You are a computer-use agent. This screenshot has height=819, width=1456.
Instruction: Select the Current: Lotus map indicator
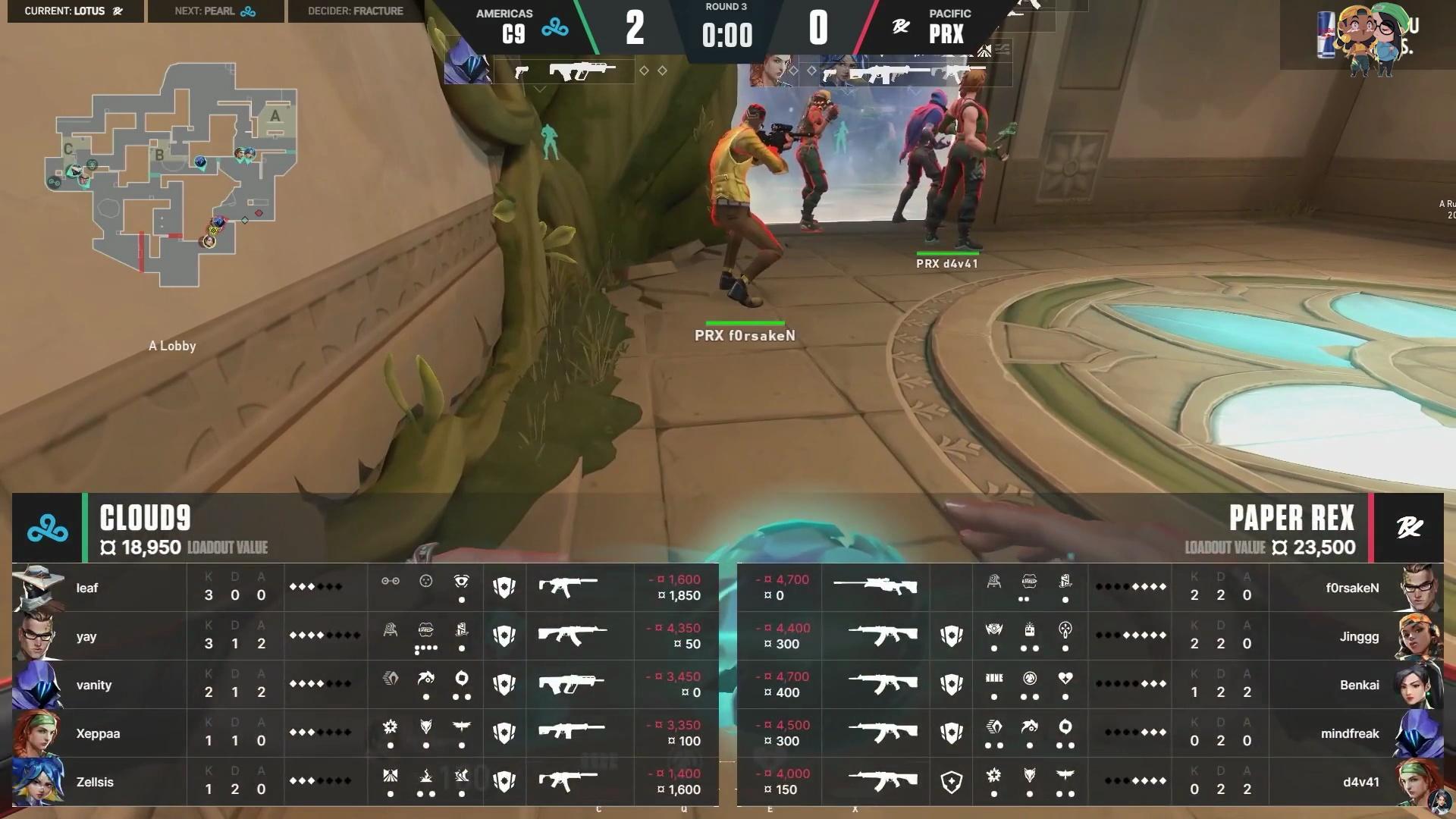74,11
